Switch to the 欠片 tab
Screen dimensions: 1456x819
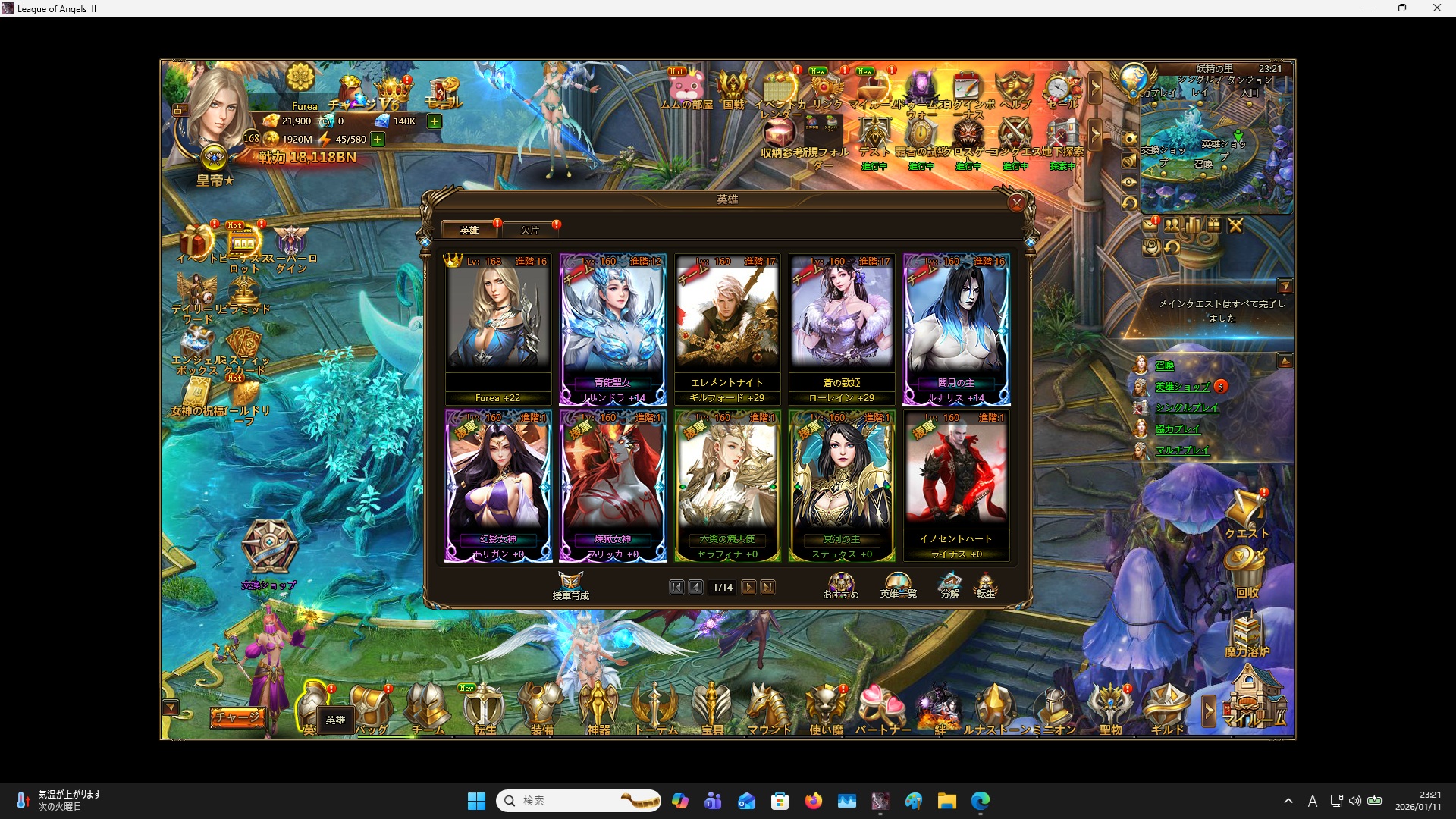tap(530, 230)
